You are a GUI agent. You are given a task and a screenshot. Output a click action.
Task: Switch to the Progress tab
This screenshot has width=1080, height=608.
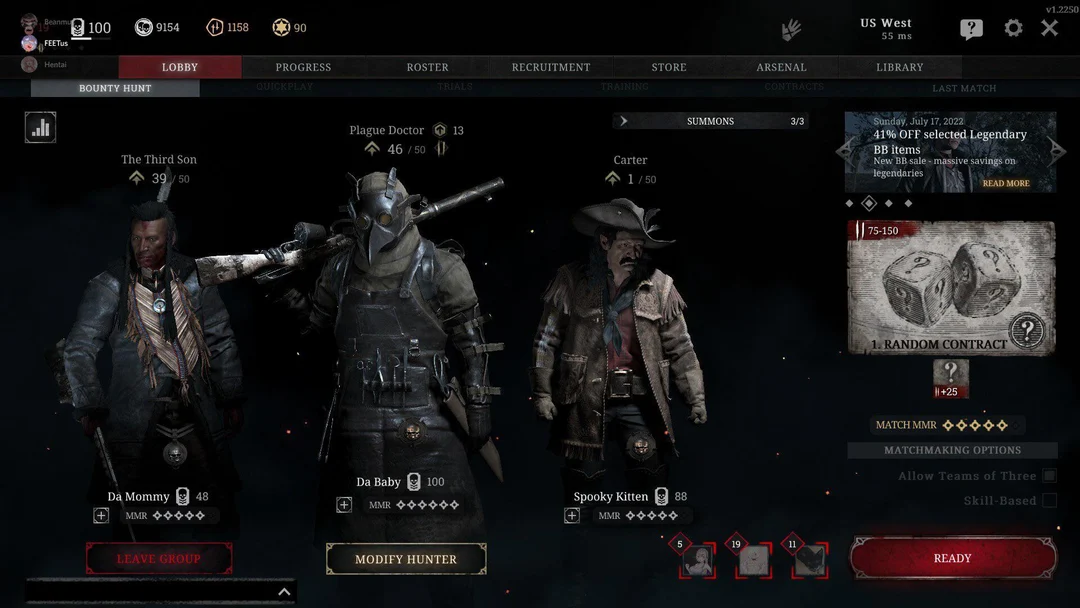(x=303, y=67)
